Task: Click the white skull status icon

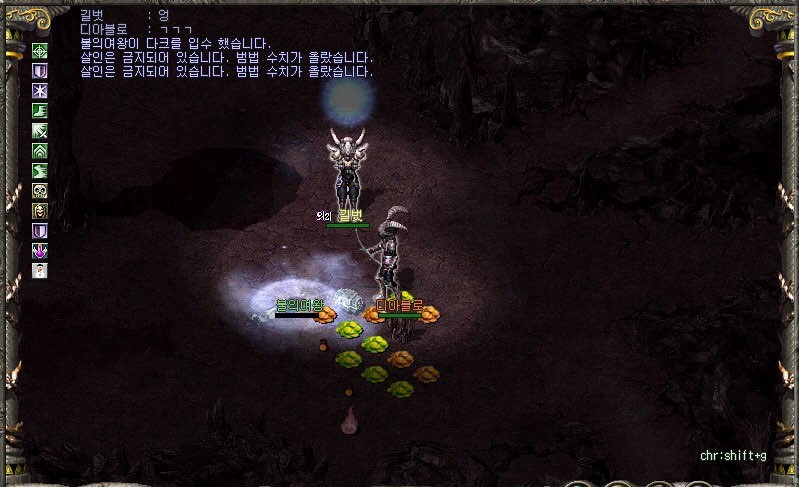Action: (41, 190)
